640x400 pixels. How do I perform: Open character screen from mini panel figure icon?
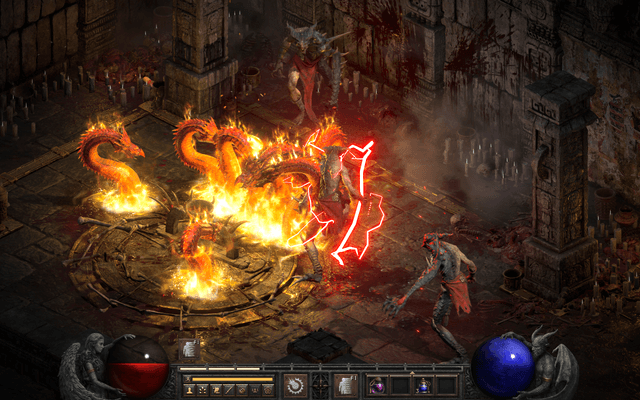188,389
